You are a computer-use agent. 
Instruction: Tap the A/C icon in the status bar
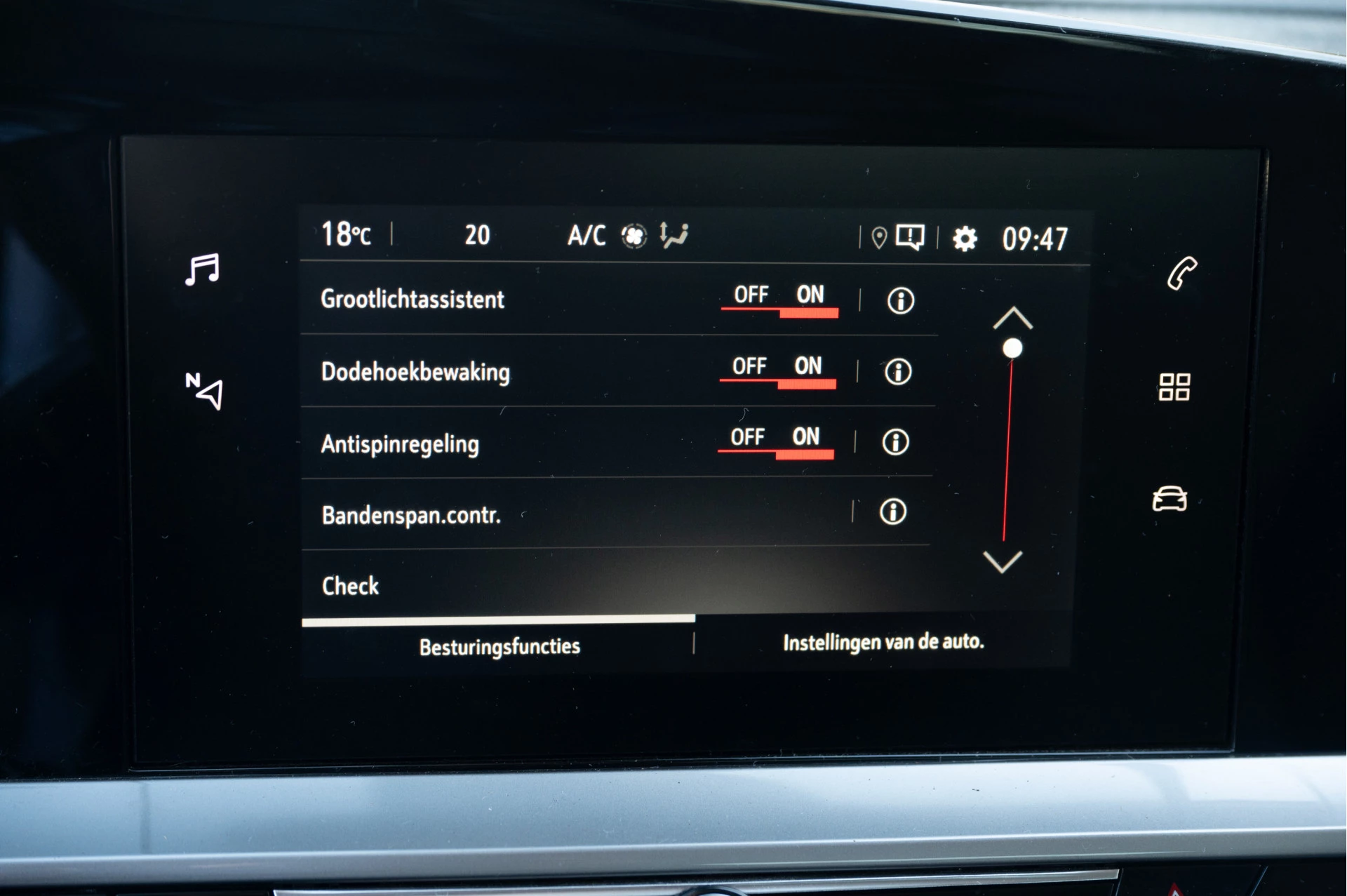coord(587,236)
